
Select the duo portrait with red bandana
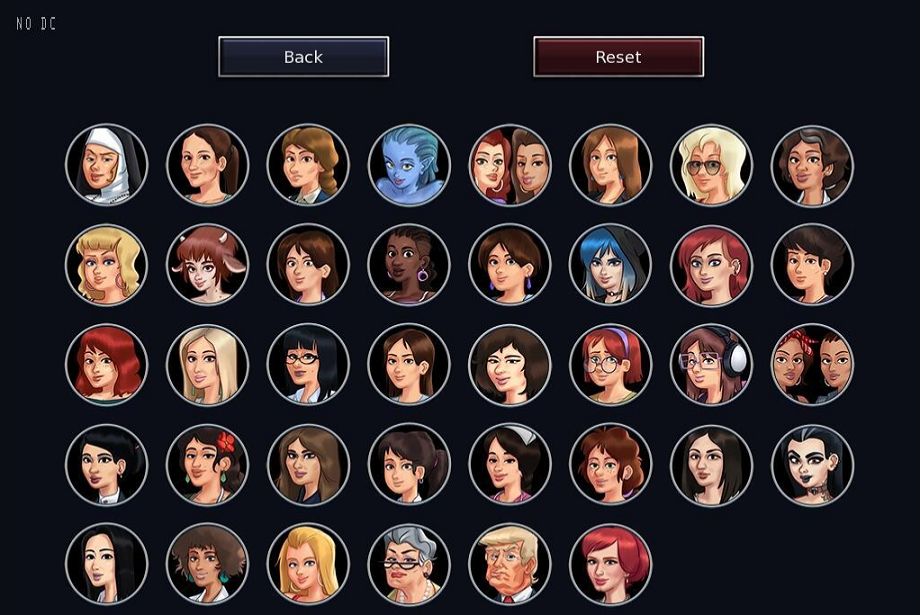[812, 365]
